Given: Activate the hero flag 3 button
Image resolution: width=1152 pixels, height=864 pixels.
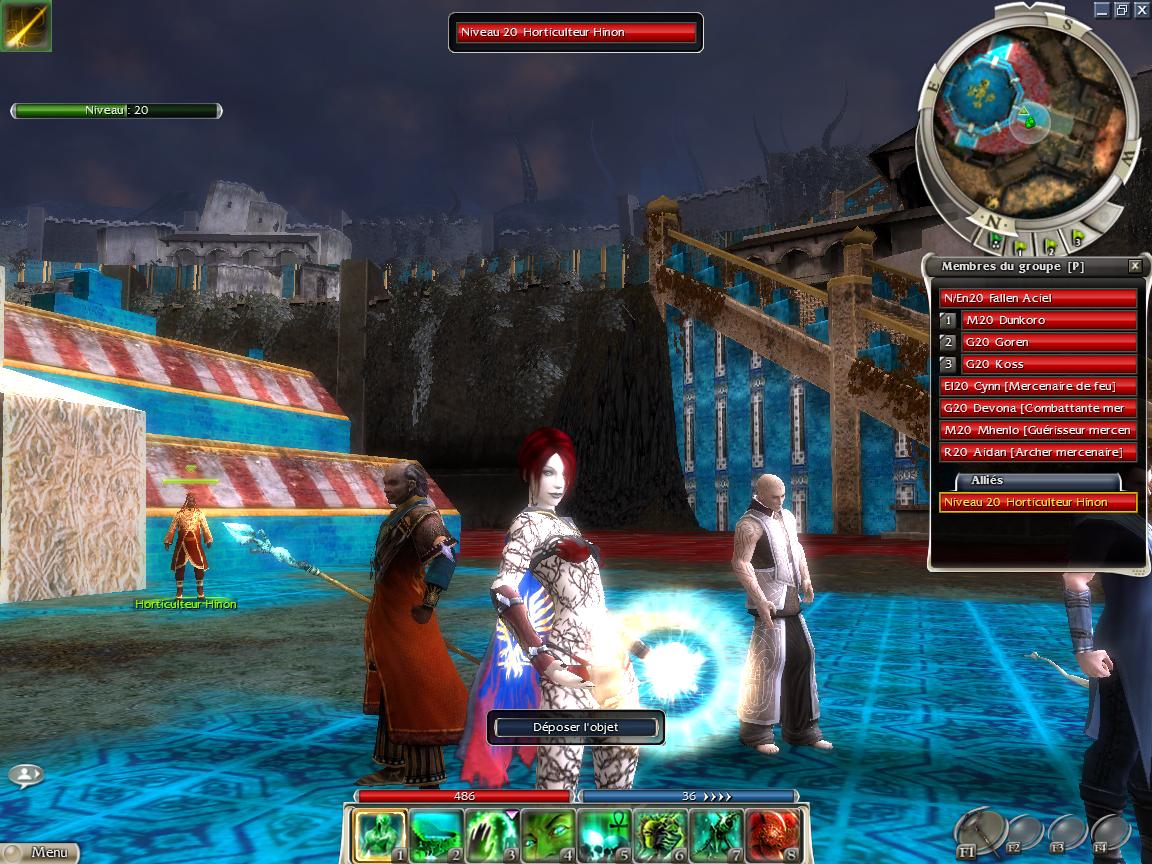Looking at the screenshot, I should [1076, 240].
